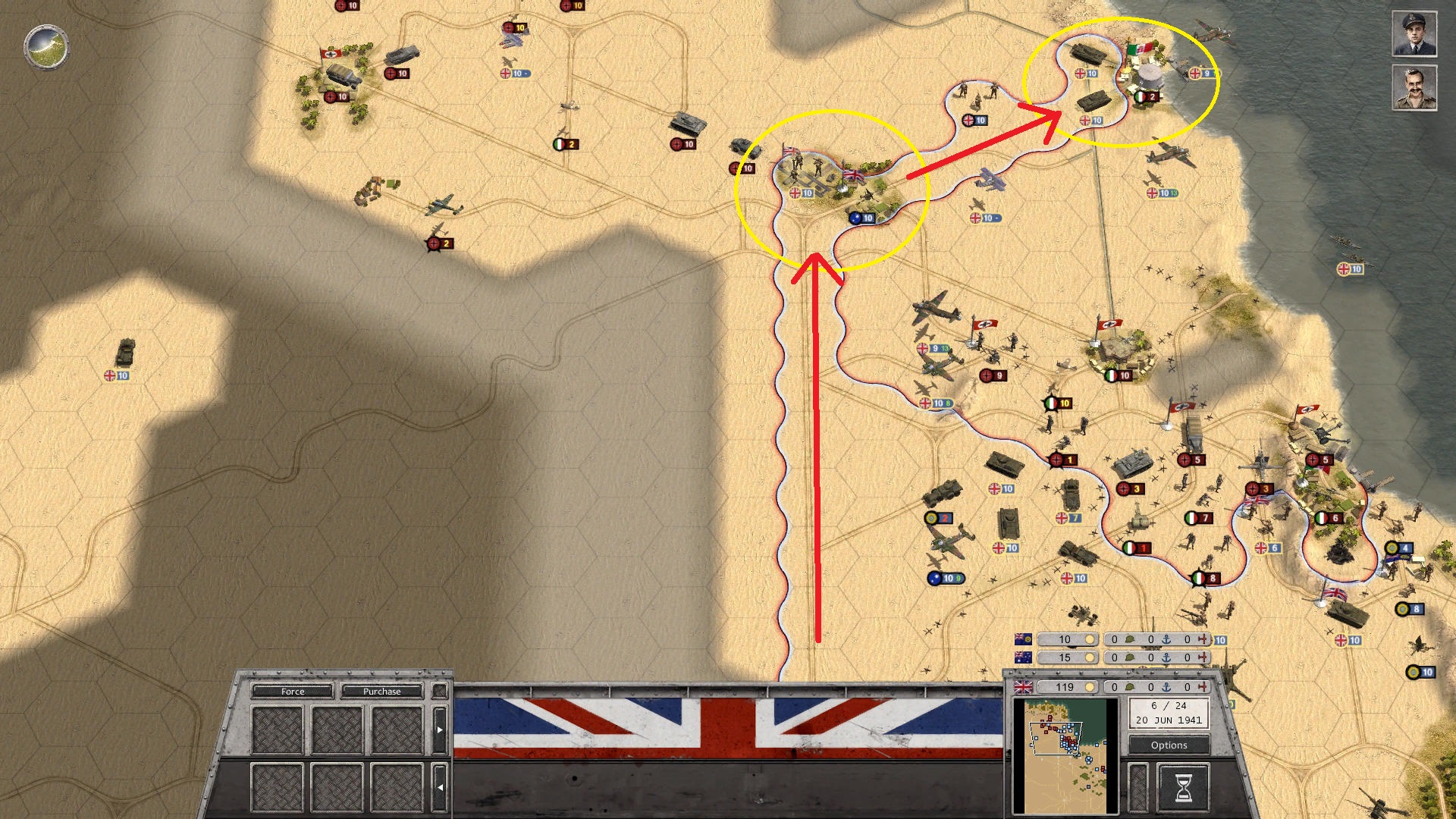Click the helmet infantry stat icon in the UK row
Viewport: 1456px width, 819px height.
pos(1129,686)
